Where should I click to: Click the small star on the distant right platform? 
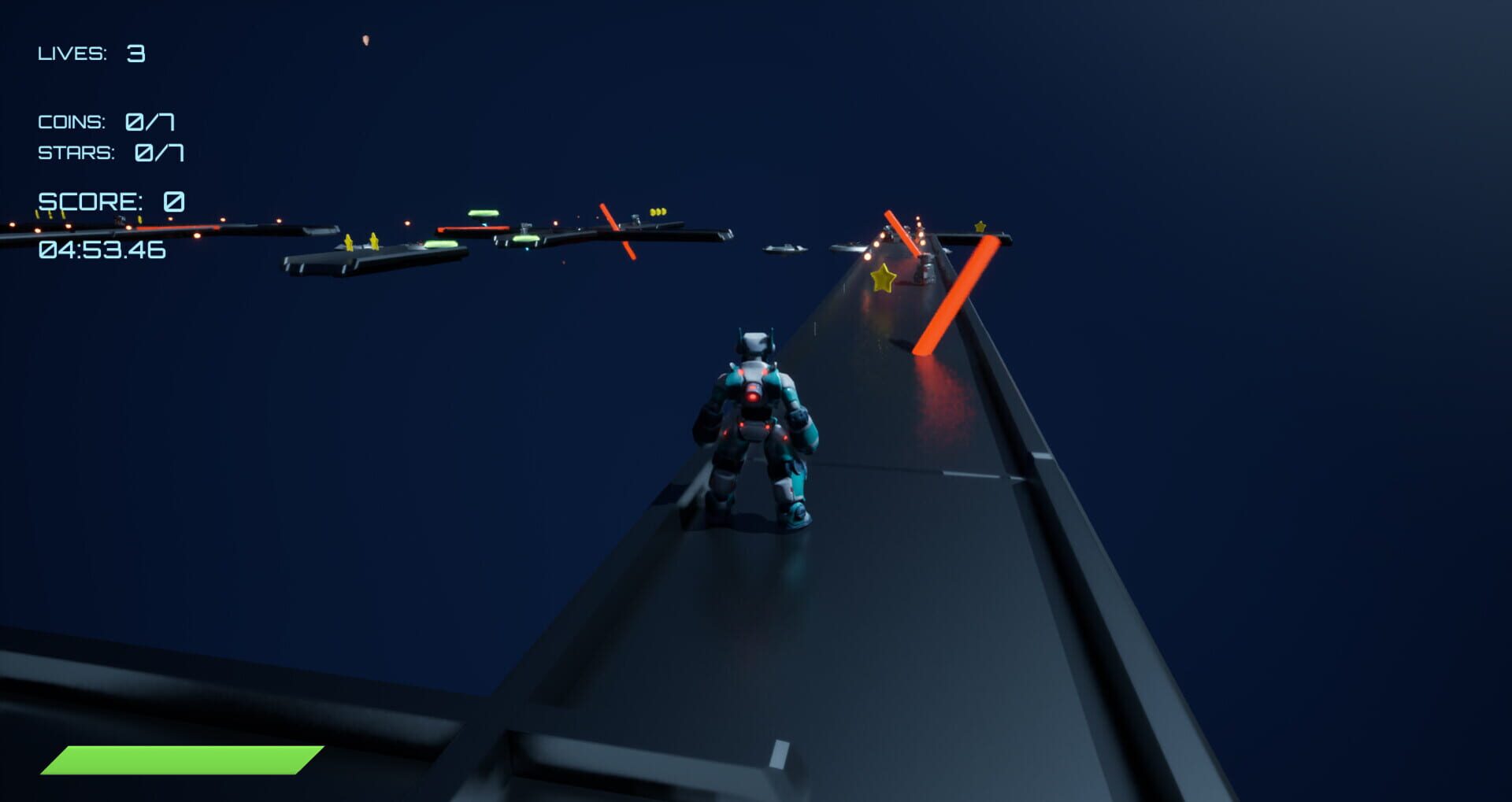[980, 227]
